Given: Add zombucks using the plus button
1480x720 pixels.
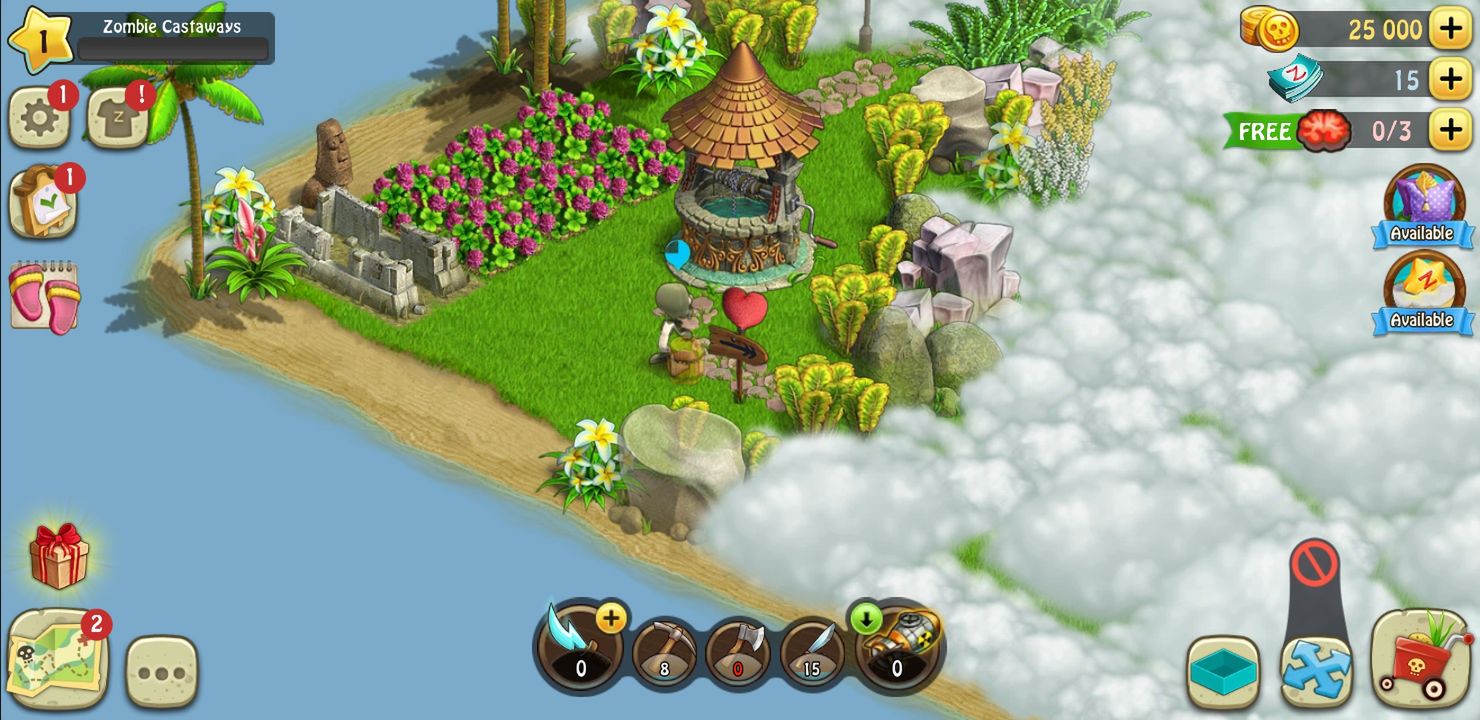Looking at the screenshot, I should pyautogui.click(x=1449, y=79).
